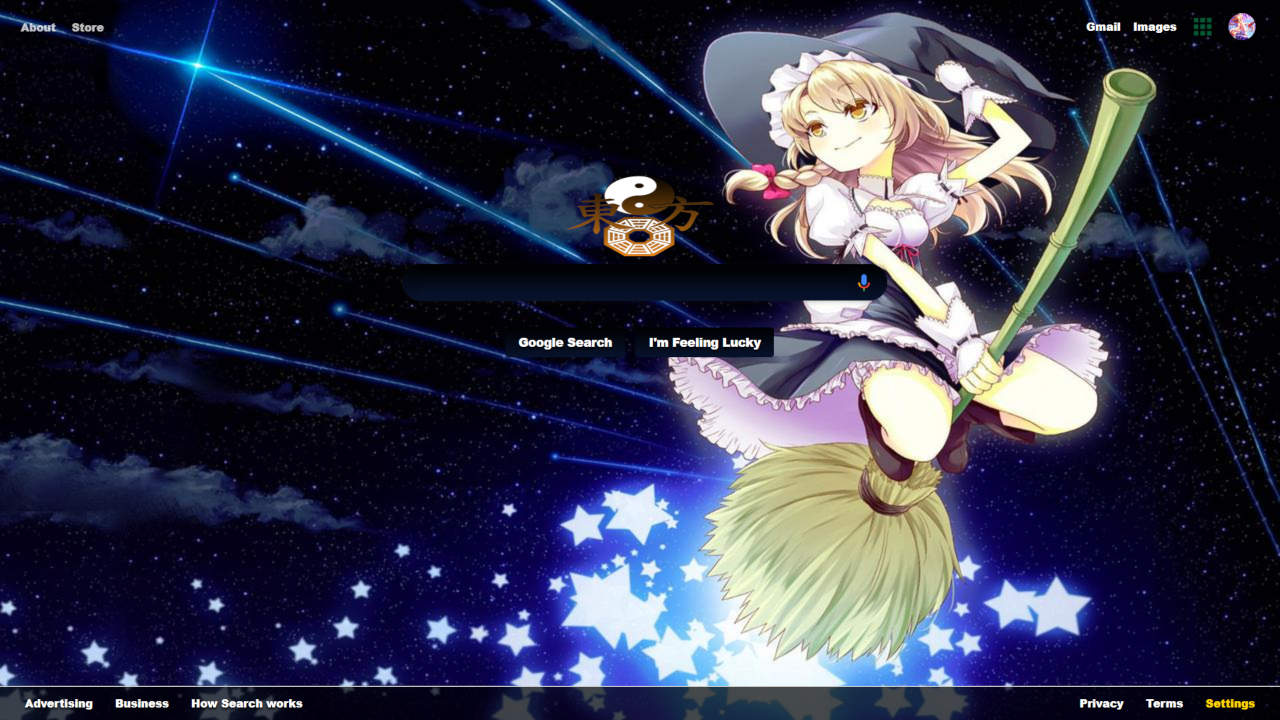View the Privacy policy

pos(1101,703)
